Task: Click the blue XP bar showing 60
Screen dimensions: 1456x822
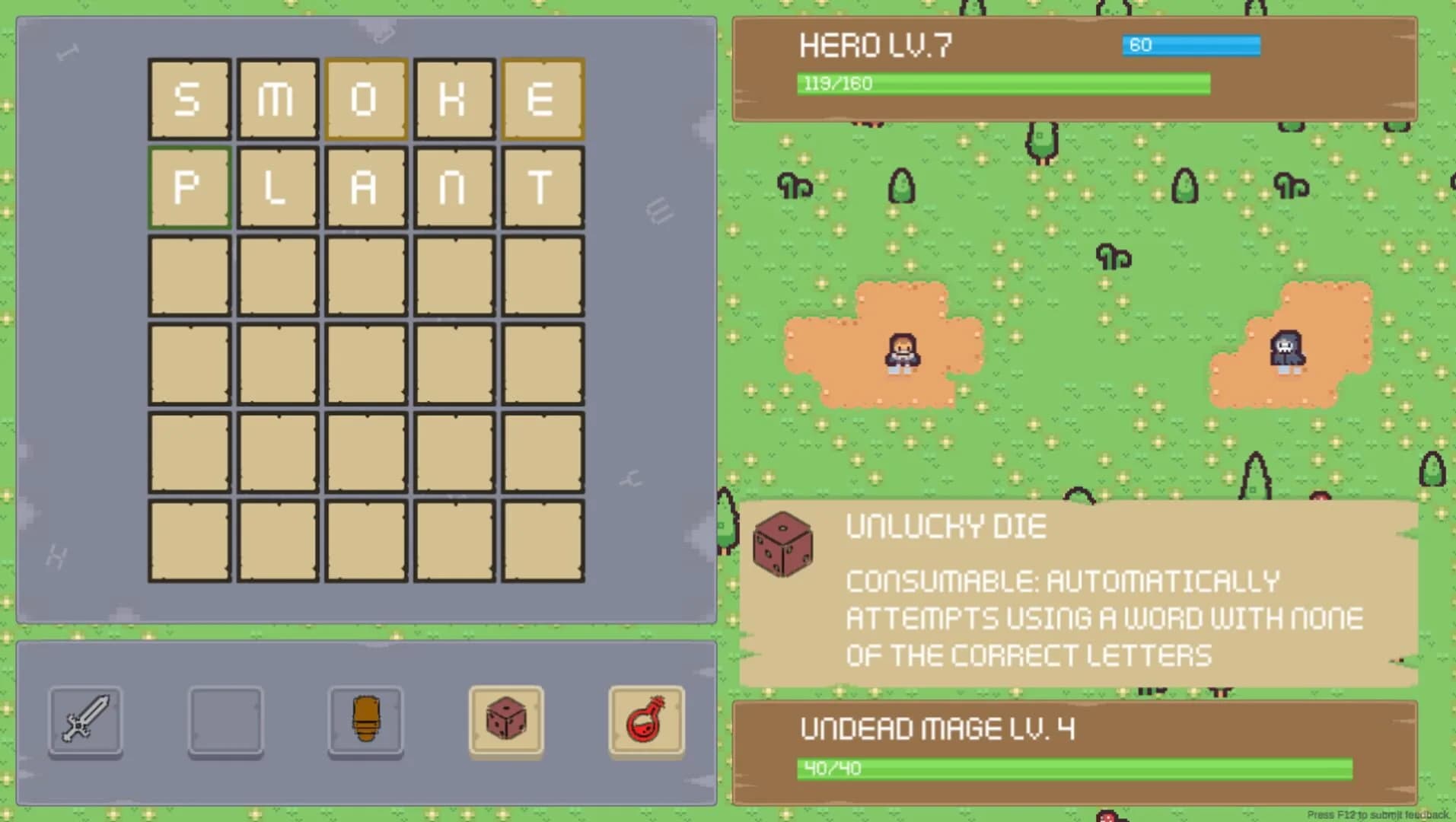Action: 1191,46
